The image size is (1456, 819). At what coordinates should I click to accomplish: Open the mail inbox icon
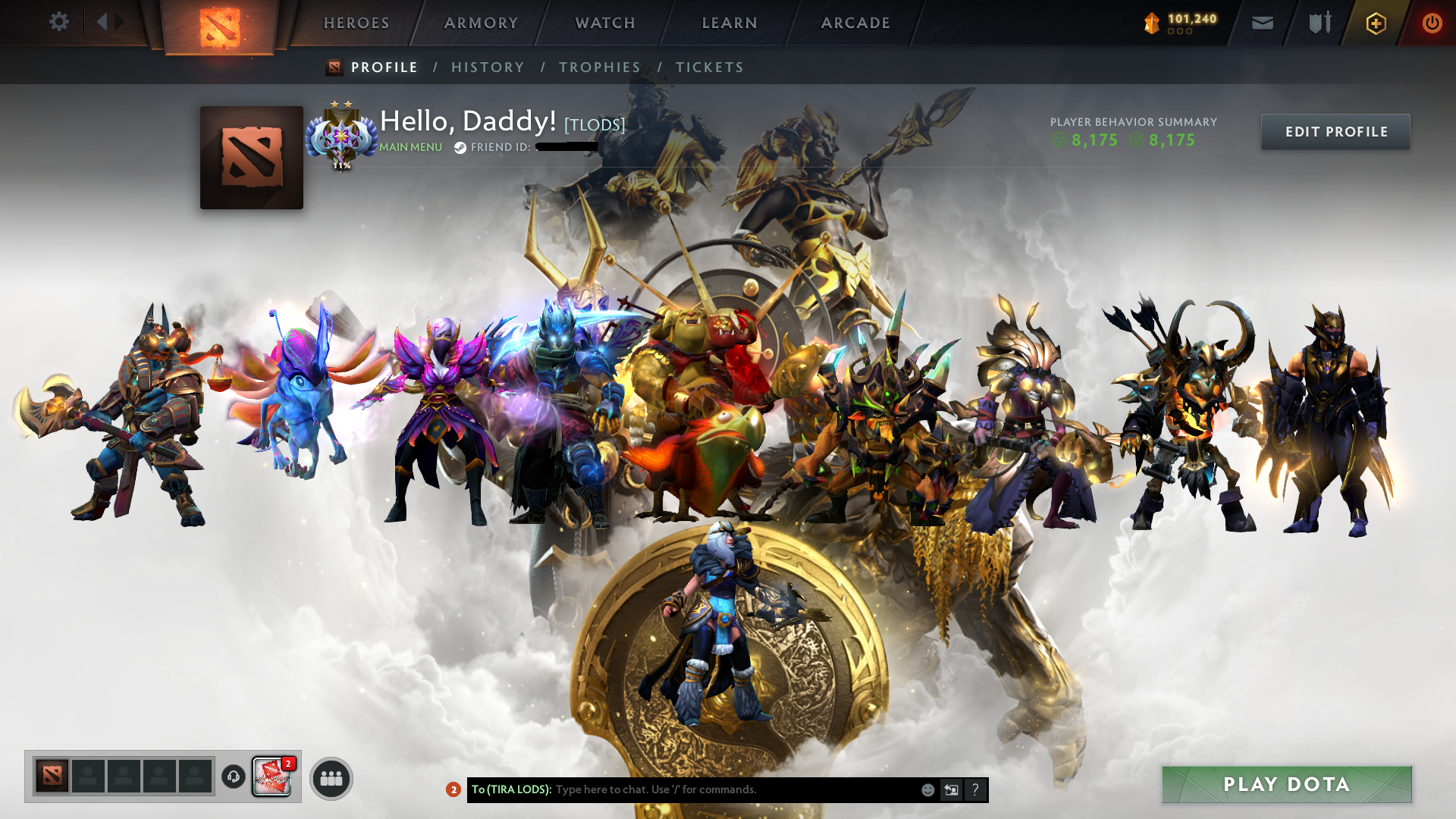click(x=1261, y=23)
